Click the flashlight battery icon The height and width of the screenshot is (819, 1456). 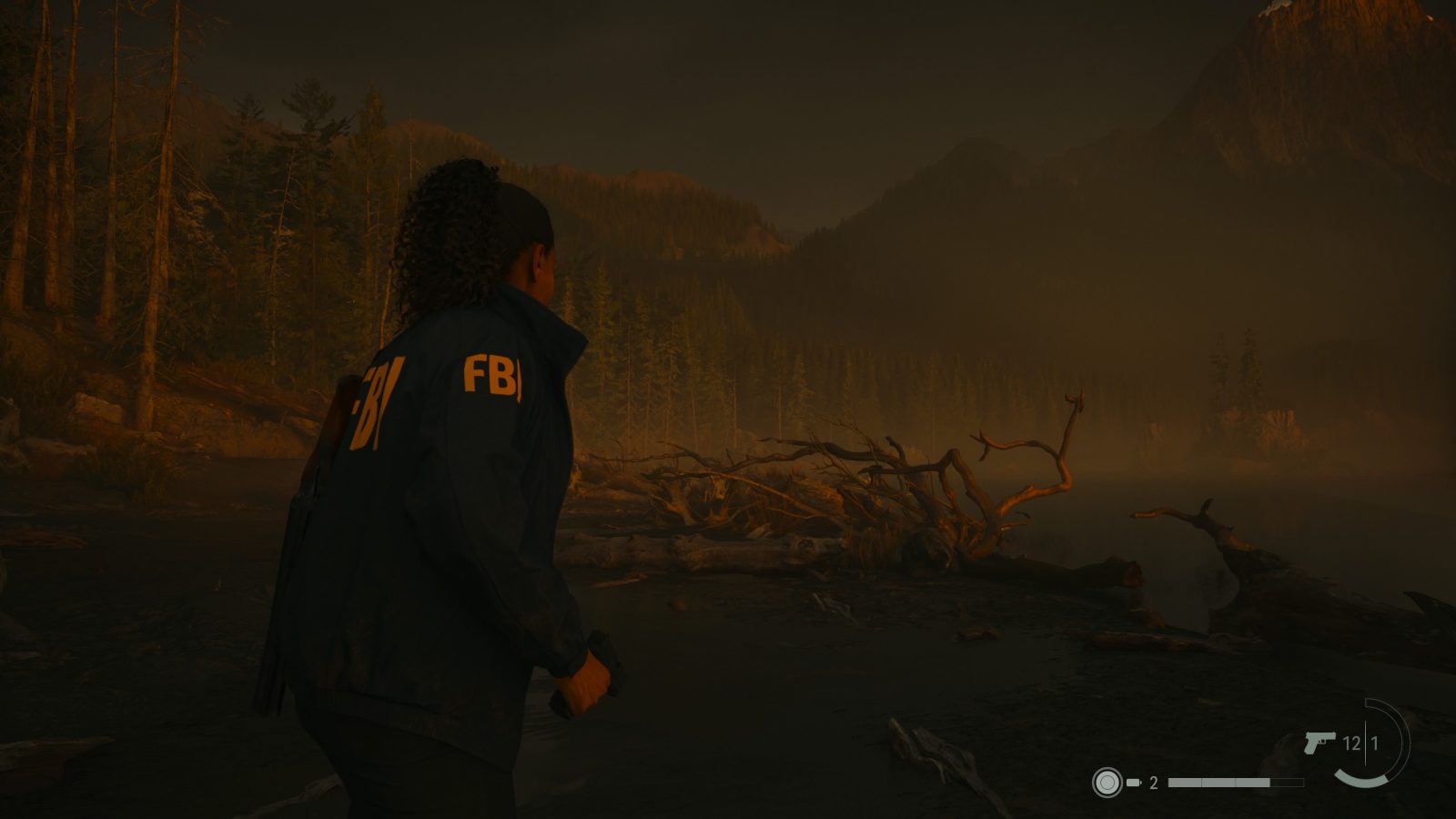pos(1134,783)
